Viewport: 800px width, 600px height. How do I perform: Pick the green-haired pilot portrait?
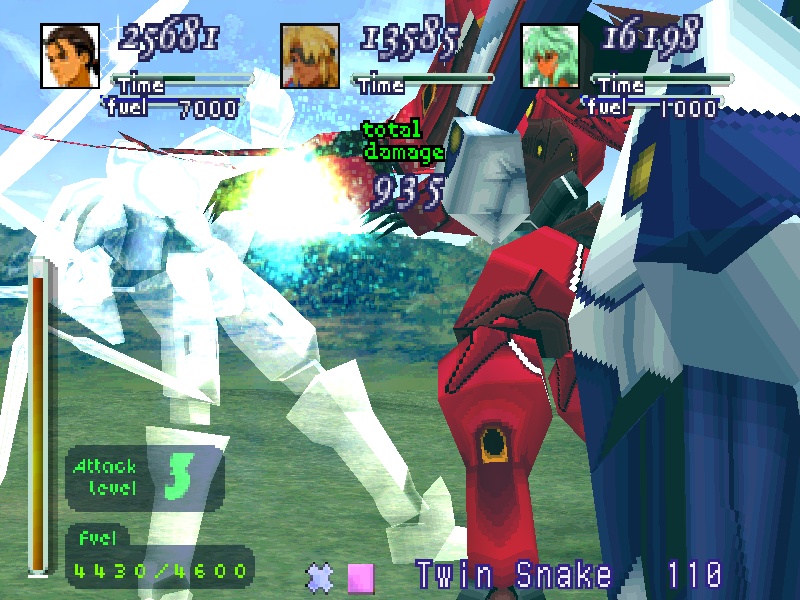tap(550, 55)
